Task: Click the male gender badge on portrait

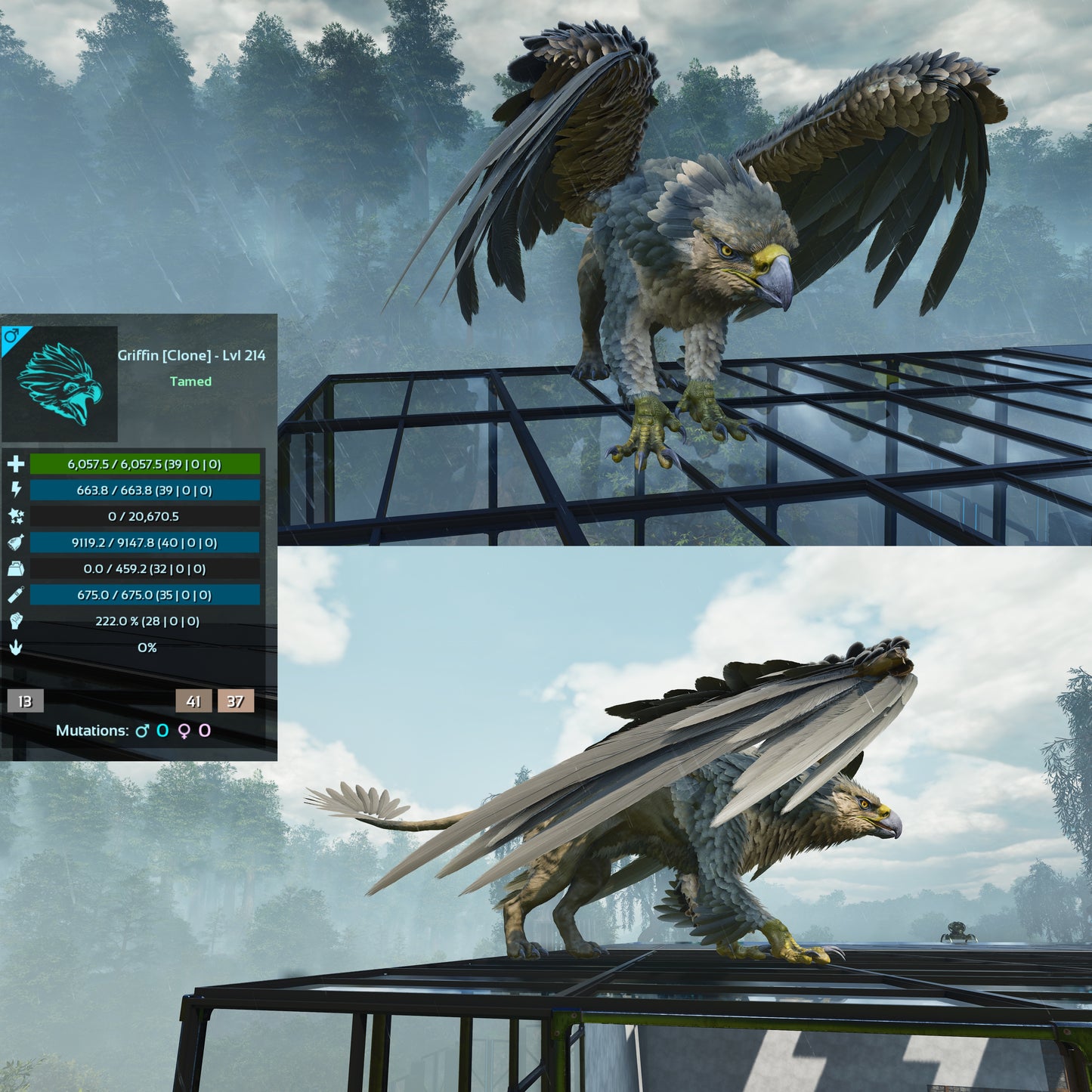Action: point(11,336)
